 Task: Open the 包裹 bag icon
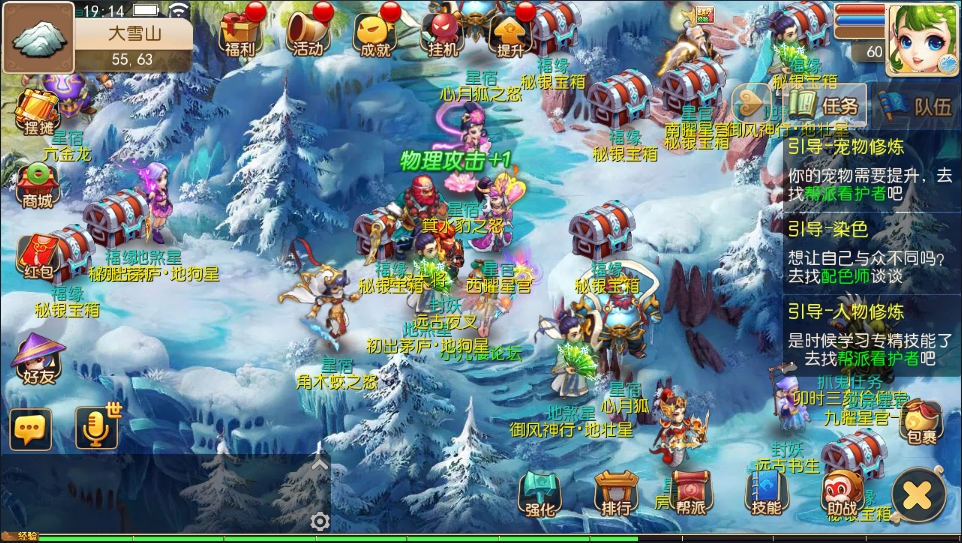click(x=919, y=420)
